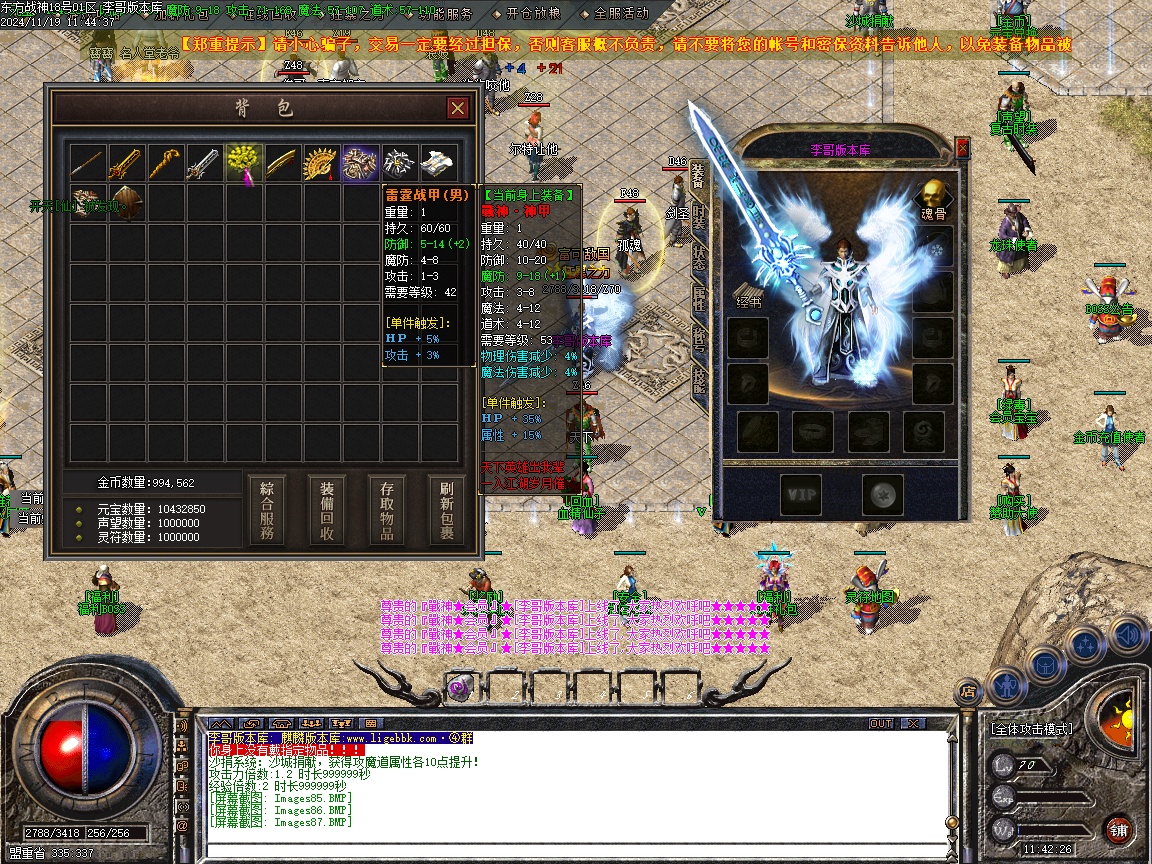Choose the golden serpent staff in the bag
Image resolution: width=1152 pixels, height=864 pixels.
coord(166,163)
